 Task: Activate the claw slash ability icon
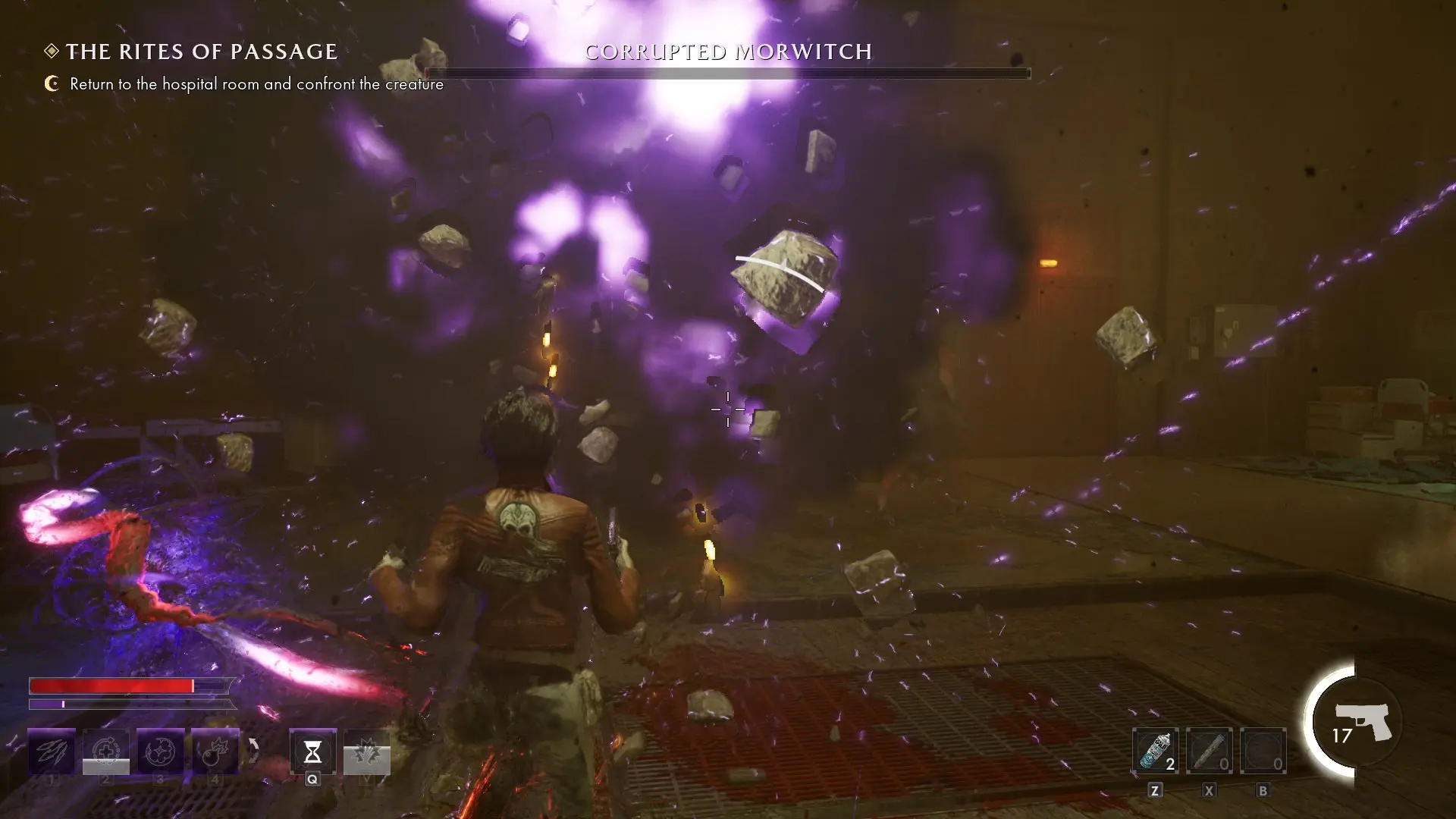(52, 751)
